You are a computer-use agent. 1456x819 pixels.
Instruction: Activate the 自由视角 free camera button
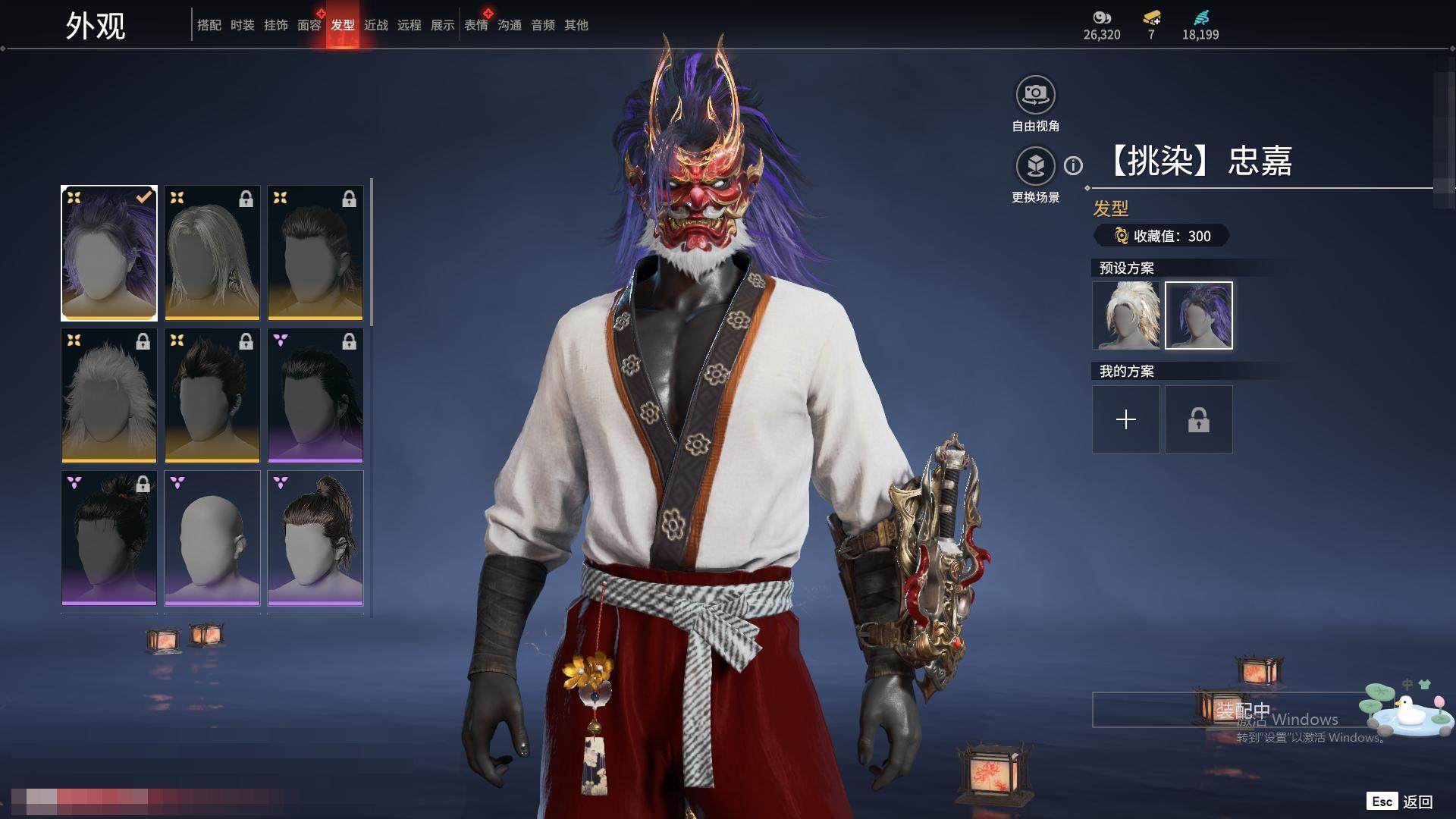pyautogui.click(x=1035, y=96)
